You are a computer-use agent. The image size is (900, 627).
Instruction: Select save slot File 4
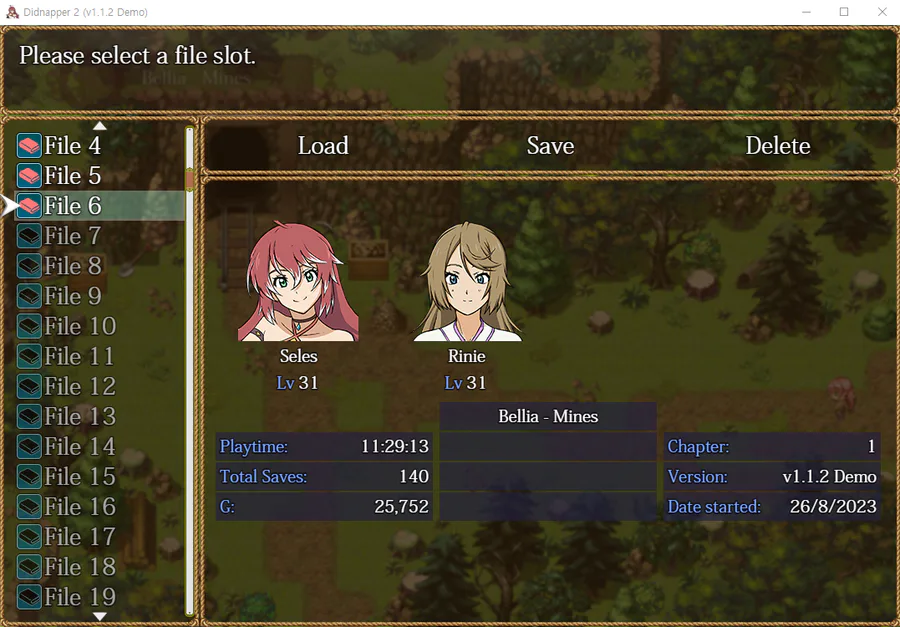[72, 146]
